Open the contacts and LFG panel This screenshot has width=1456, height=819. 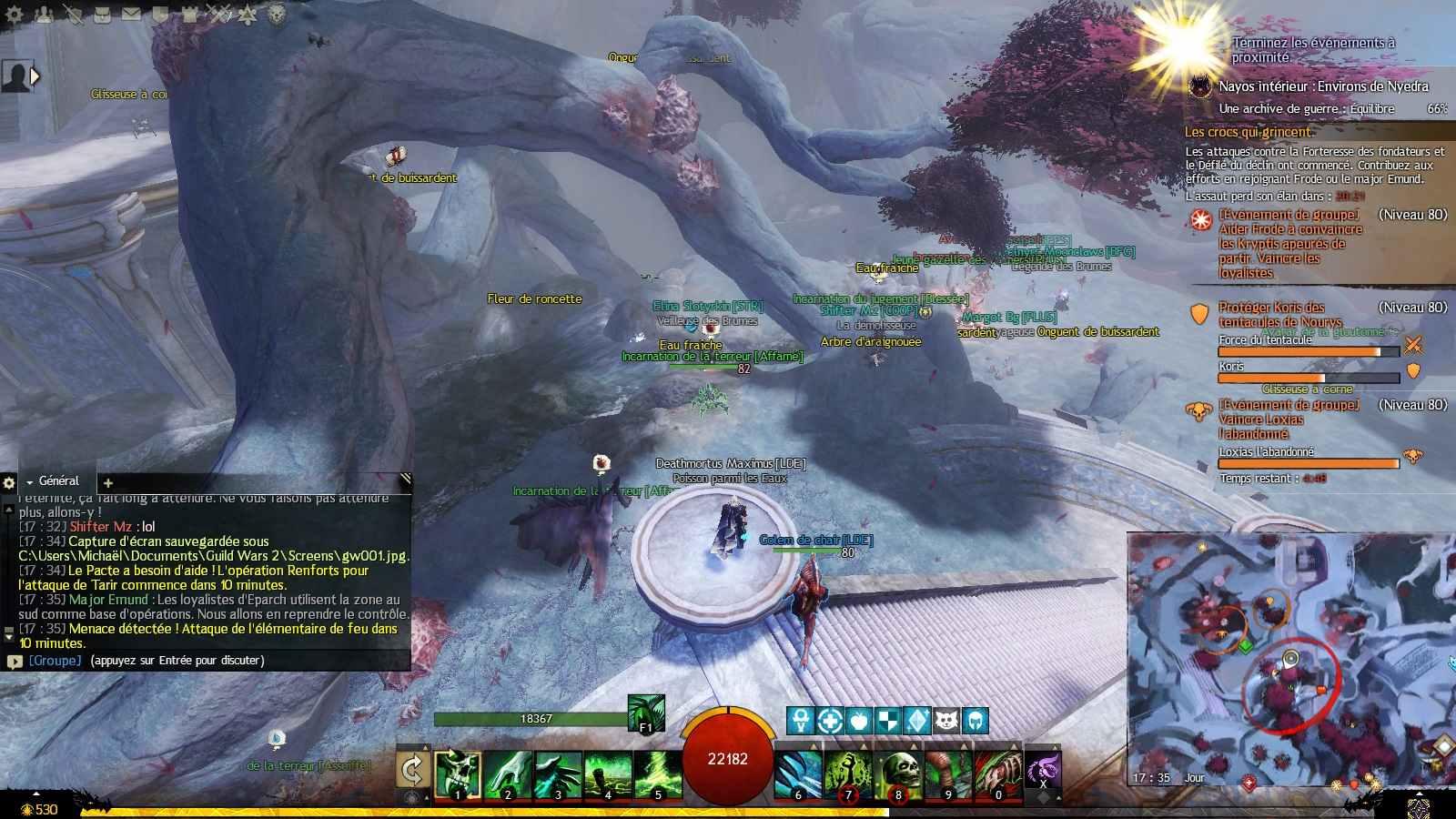(43, 14)
